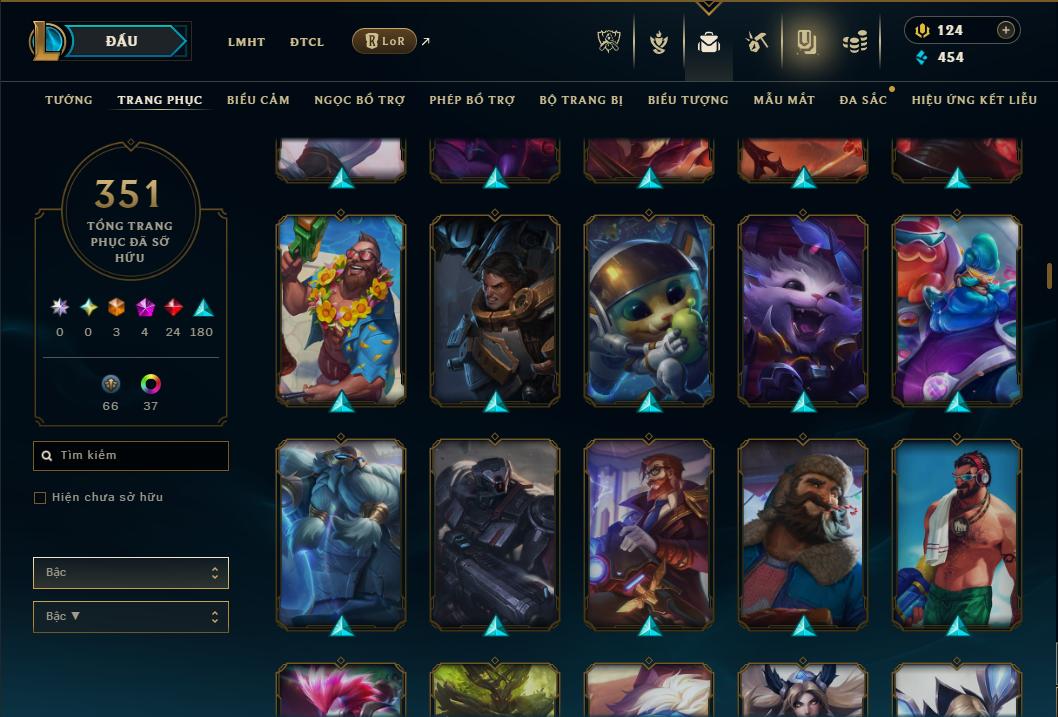Go to the BỘ TRANG BỊ tab
This screenshot has width=1058, height=717.
click(x=581, y=100)
